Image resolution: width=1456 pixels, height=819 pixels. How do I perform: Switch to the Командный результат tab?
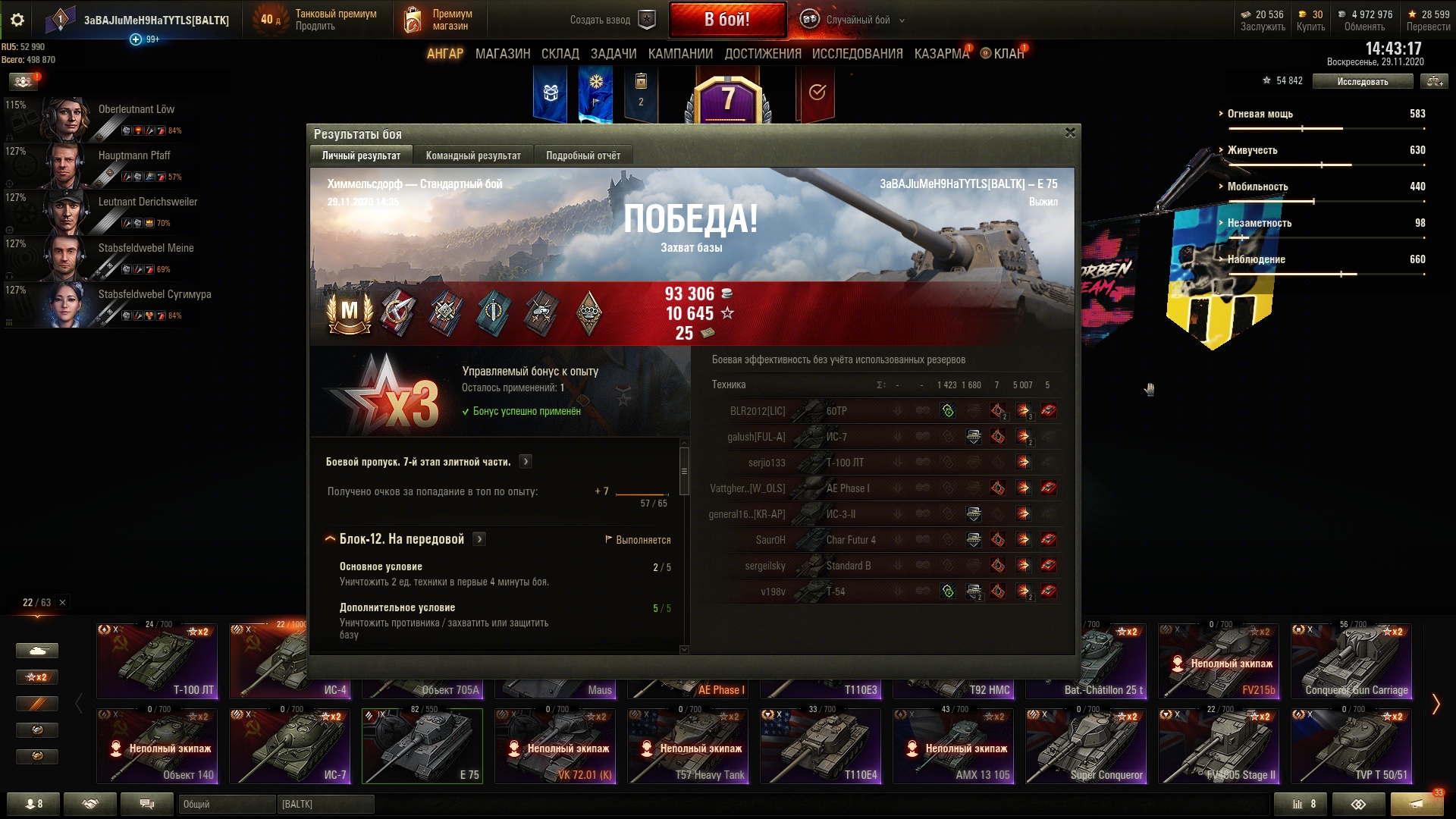tap(474, 155)
